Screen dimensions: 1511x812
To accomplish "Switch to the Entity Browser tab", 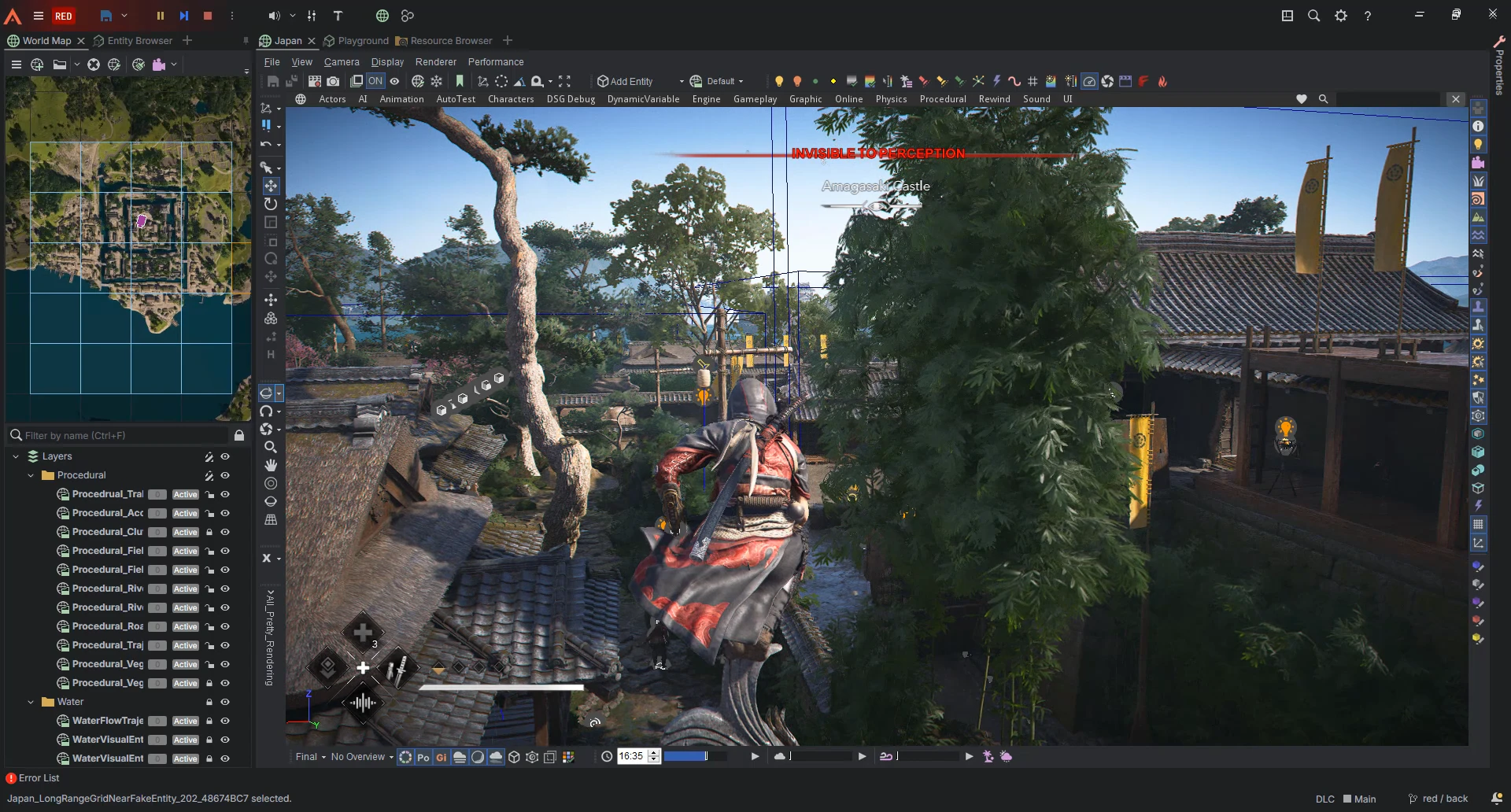I will pos(139,41).
